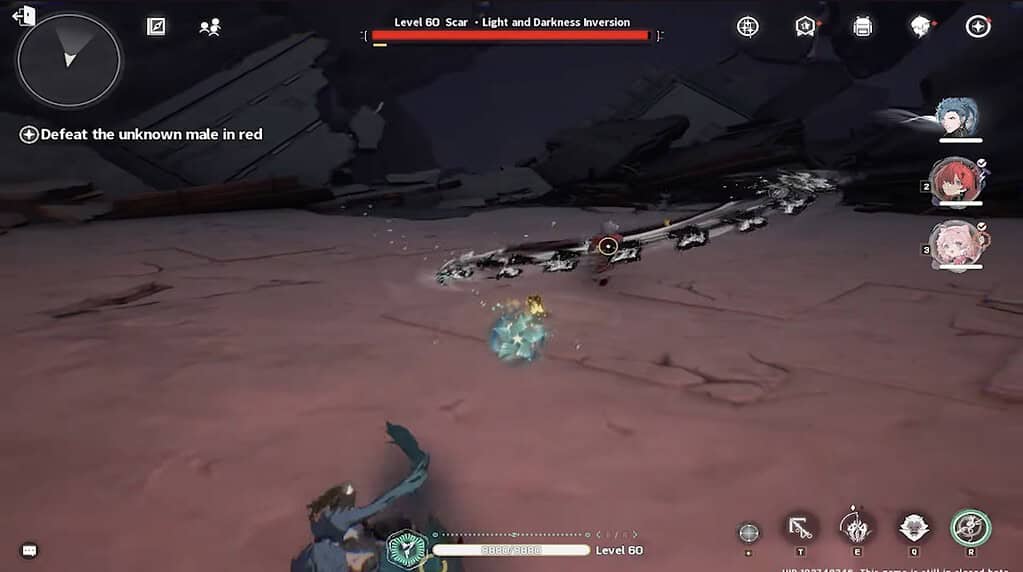Open the square panel icon beside the minimap
The width and height of the screenshot is (1023, 572).
[x=156, y=27]
